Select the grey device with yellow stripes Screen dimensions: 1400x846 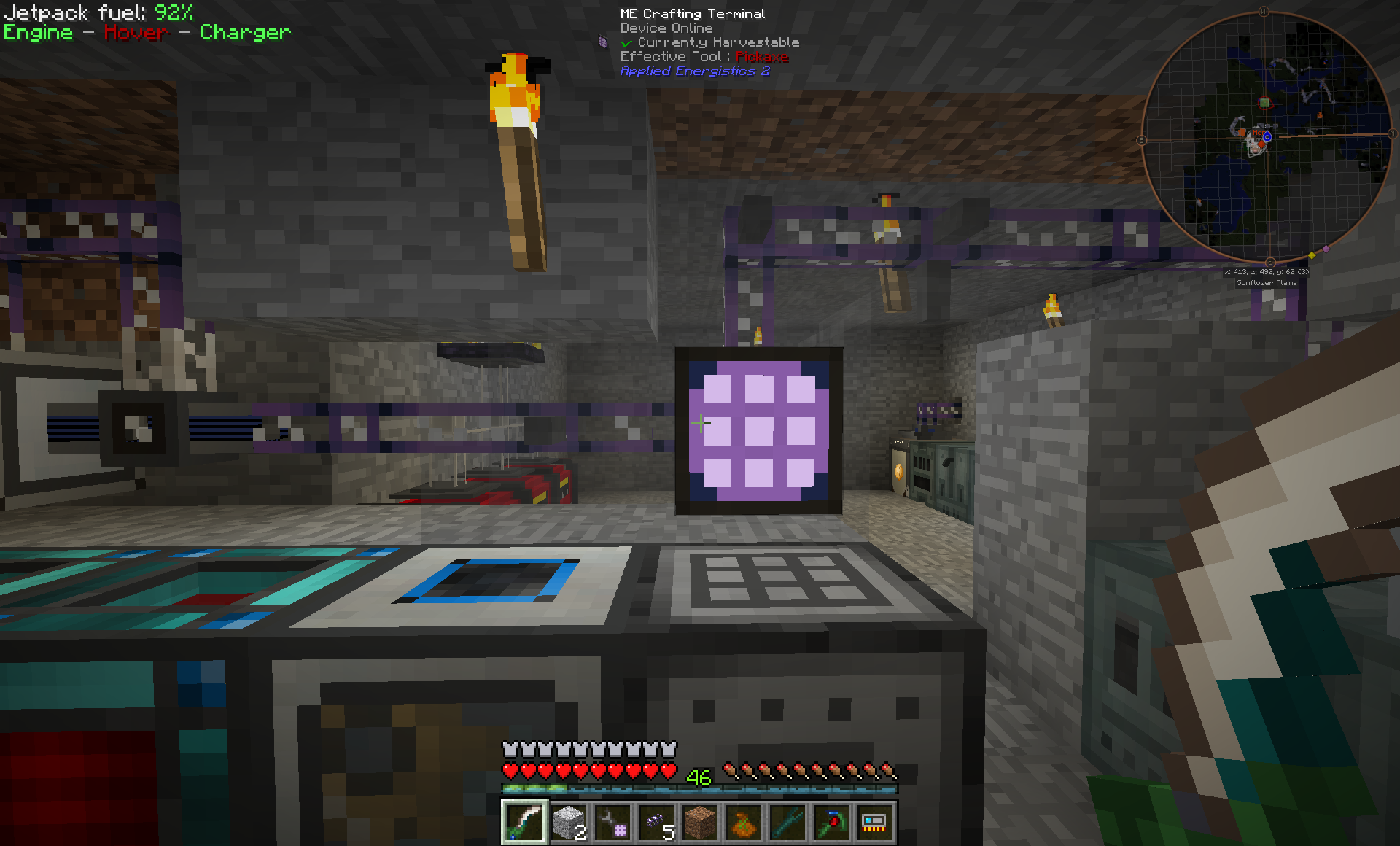point(874,822)
